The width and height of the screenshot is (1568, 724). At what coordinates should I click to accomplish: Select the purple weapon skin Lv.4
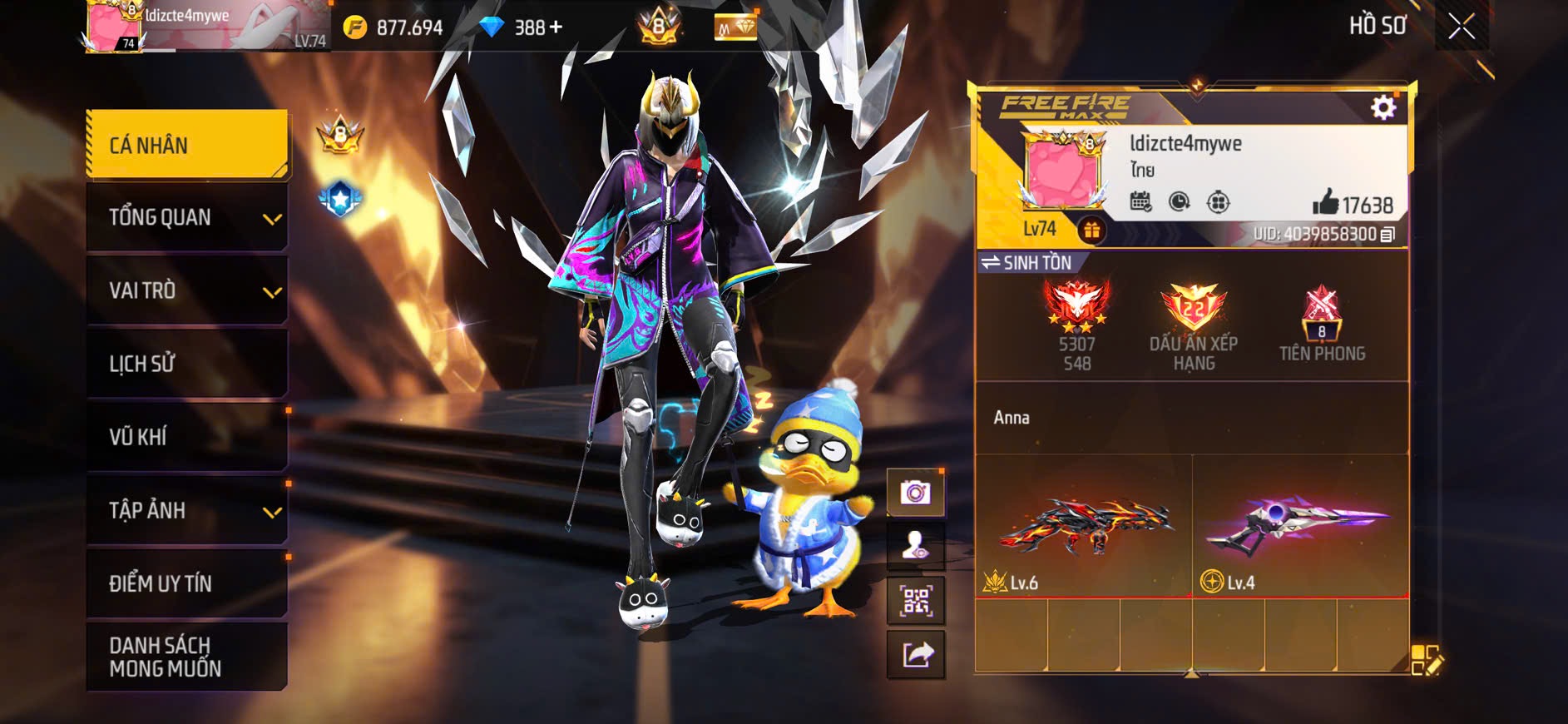pos(1299,526)
